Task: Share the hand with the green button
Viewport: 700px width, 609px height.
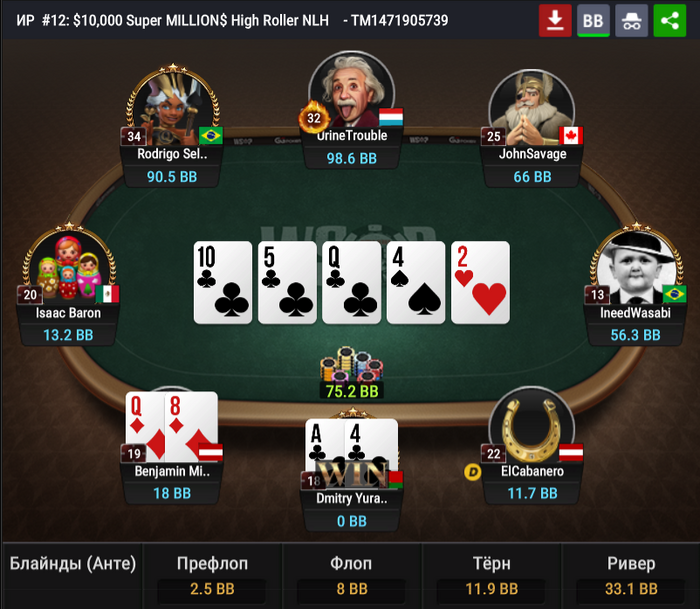Action: pos(669,20)
